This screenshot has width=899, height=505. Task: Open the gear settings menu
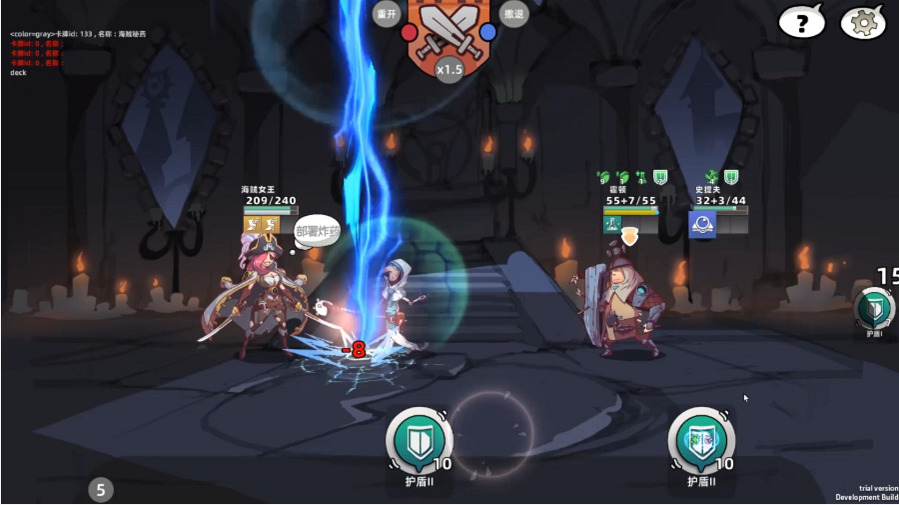(x=863, y=21)
